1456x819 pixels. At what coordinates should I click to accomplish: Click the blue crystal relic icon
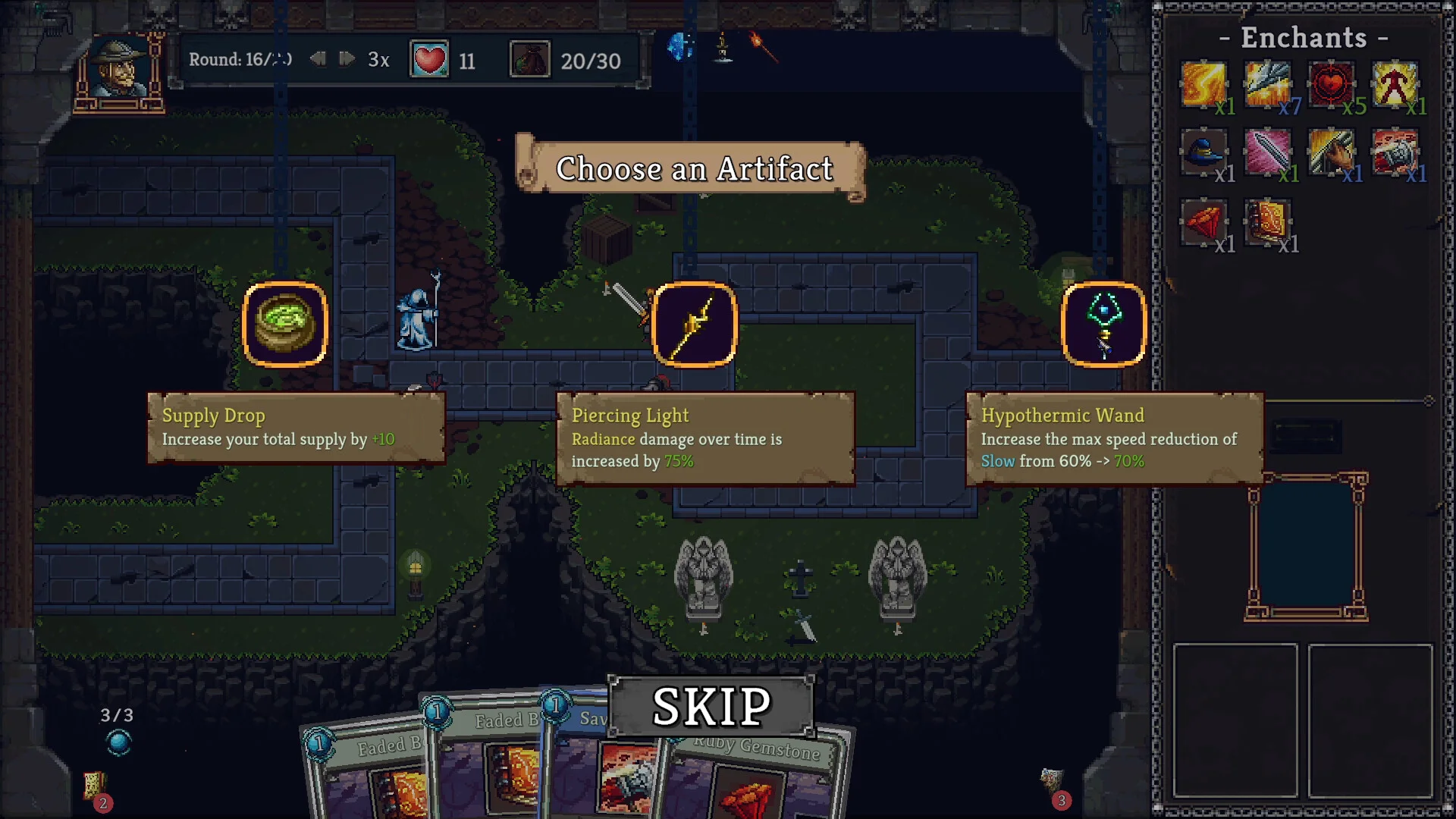tap(680, 47)
